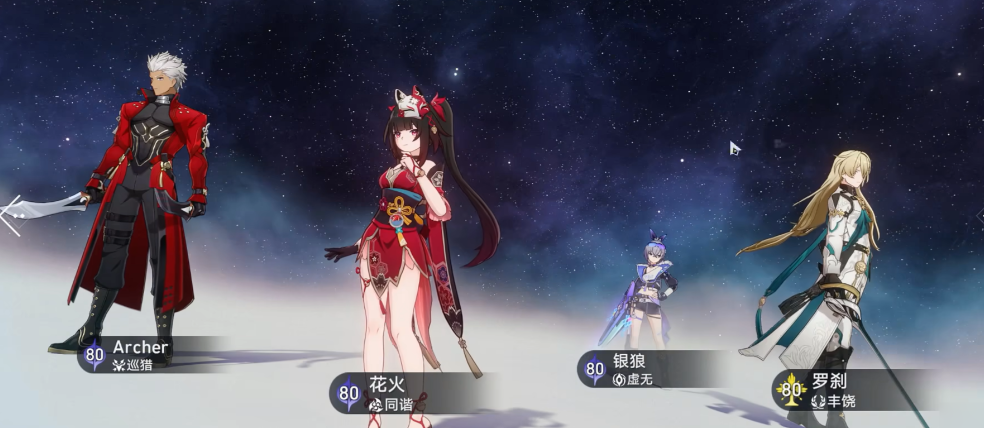Select the 银狼 character nameplate
984x428 pixels.
pos(640,370)
